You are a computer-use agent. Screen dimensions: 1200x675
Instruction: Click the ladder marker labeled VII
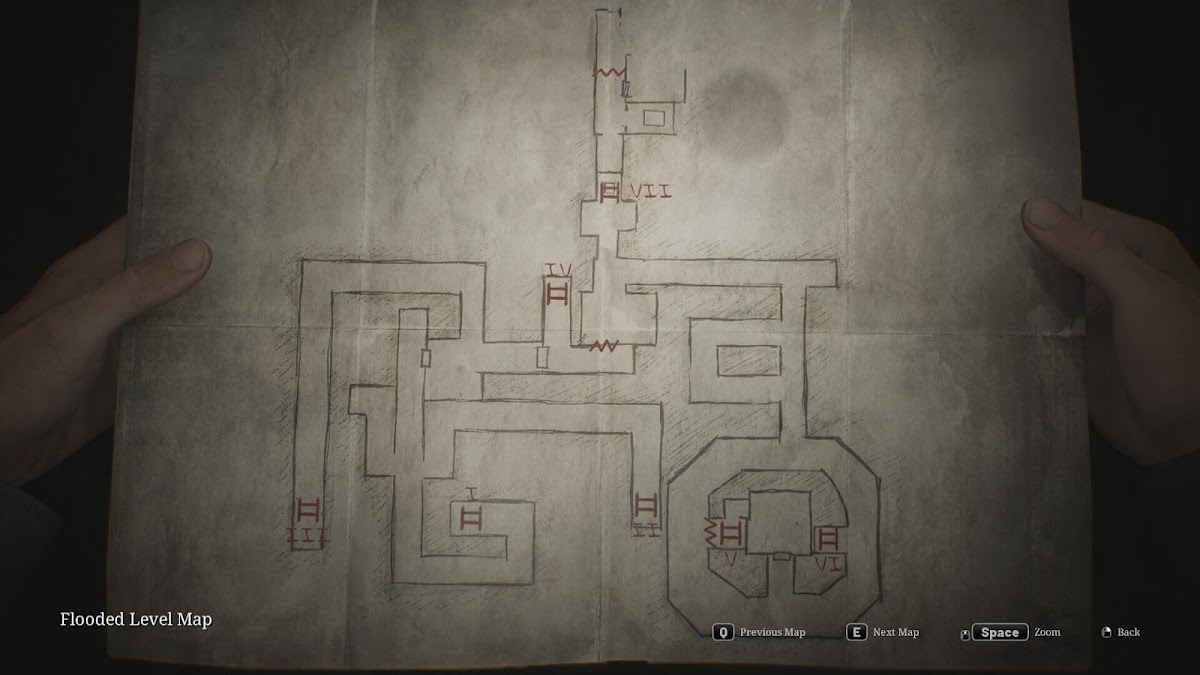[610, 191]
